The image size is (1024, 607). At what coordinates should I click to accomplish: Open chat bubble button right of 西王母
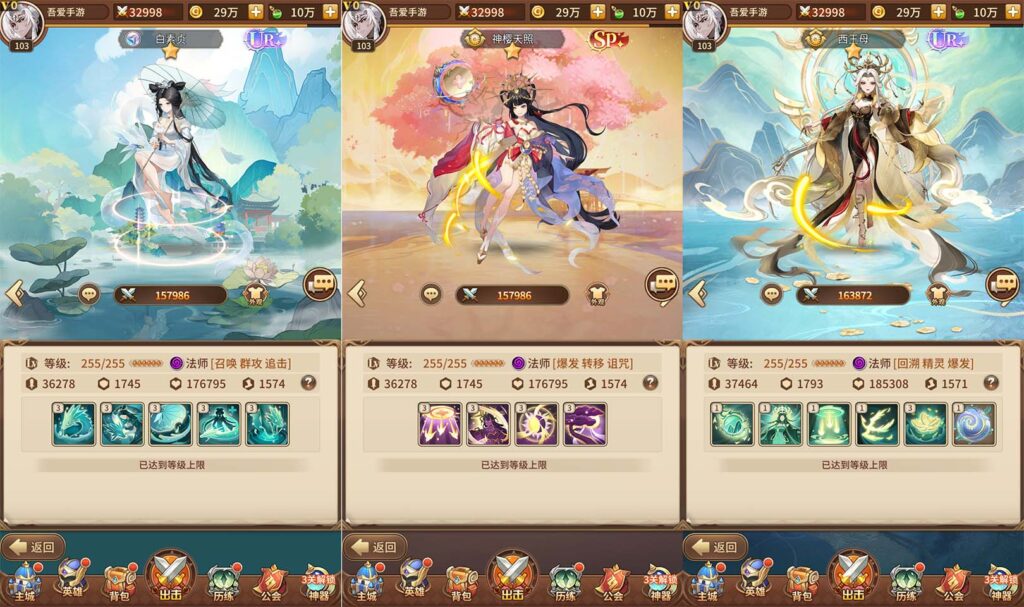1002,284
